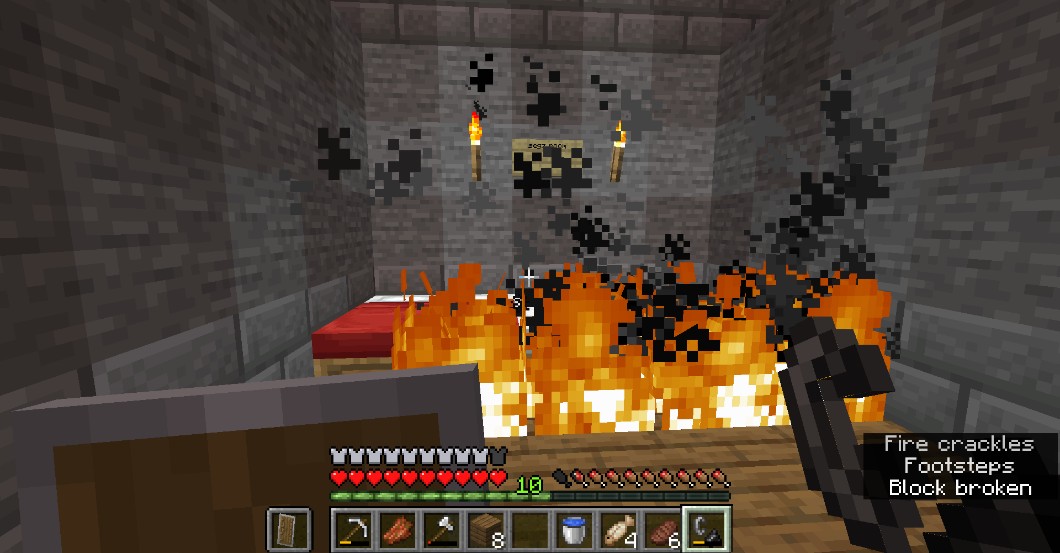
Task: Pick the wooden planks stack of 8
Action: 484,527
